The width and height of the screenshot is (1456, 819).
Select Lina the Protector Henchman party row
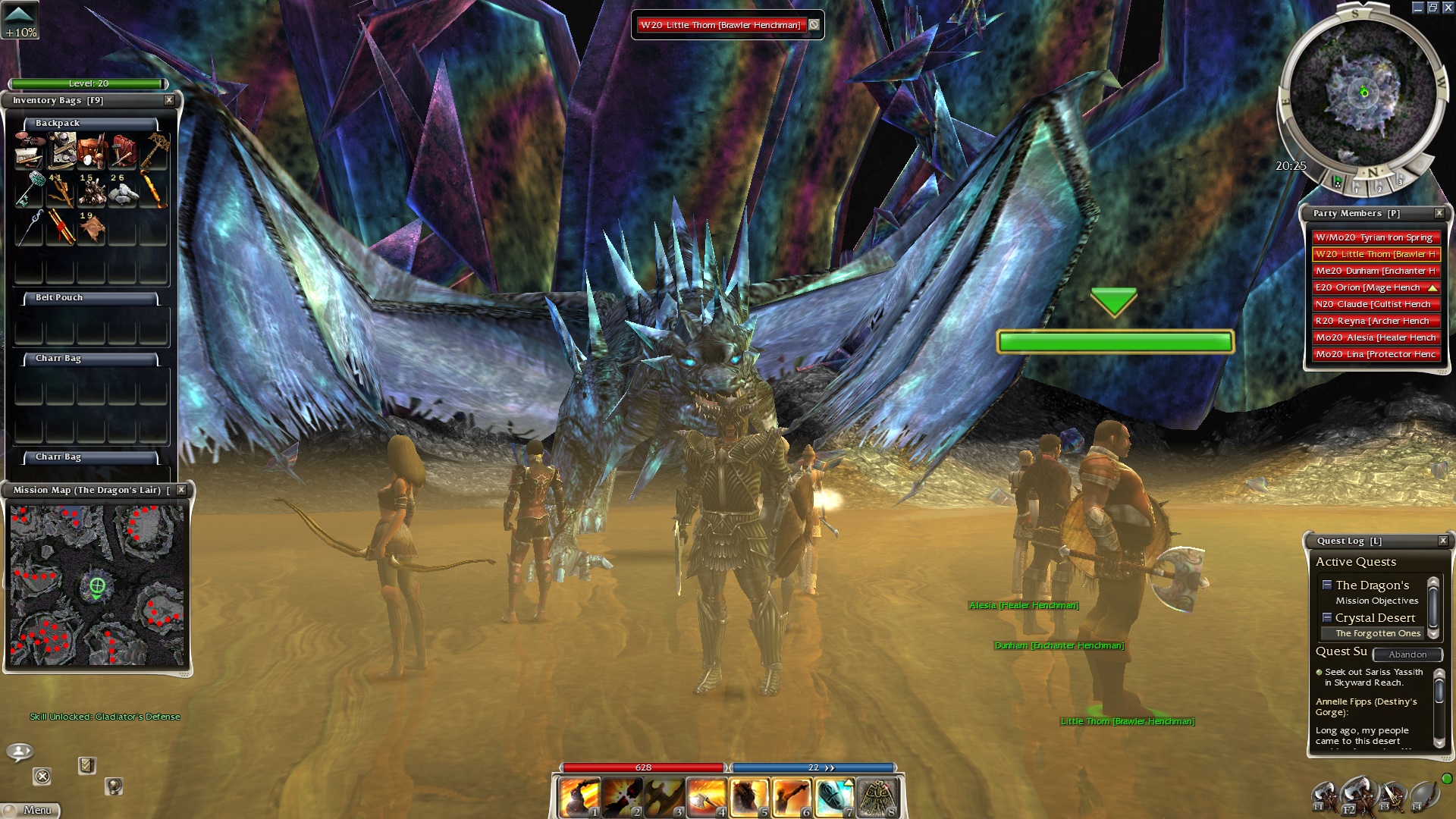click(x=1374, y=354)
